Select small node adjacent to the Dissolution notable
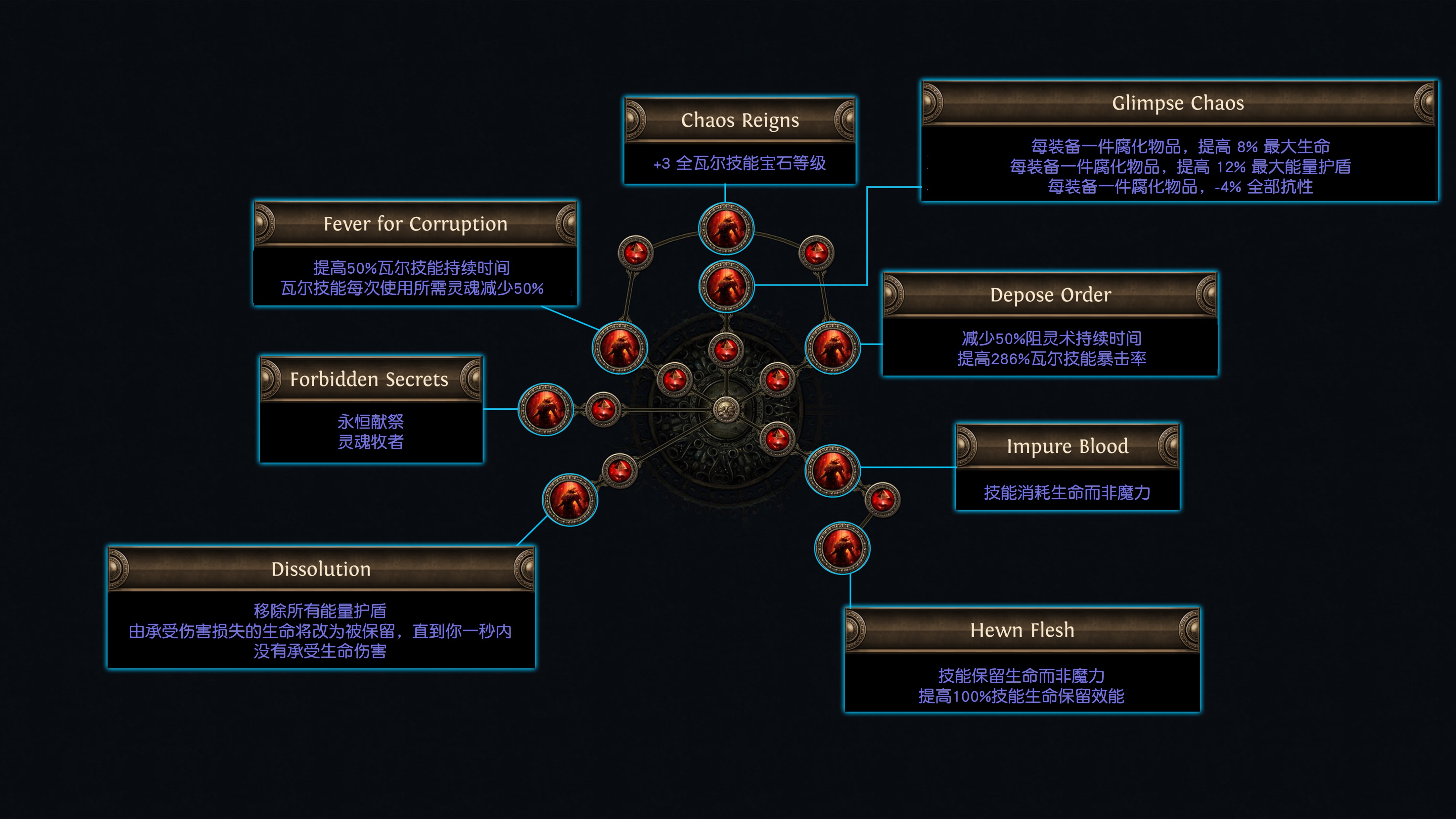Screen dimensions: 1456x819 619,470
